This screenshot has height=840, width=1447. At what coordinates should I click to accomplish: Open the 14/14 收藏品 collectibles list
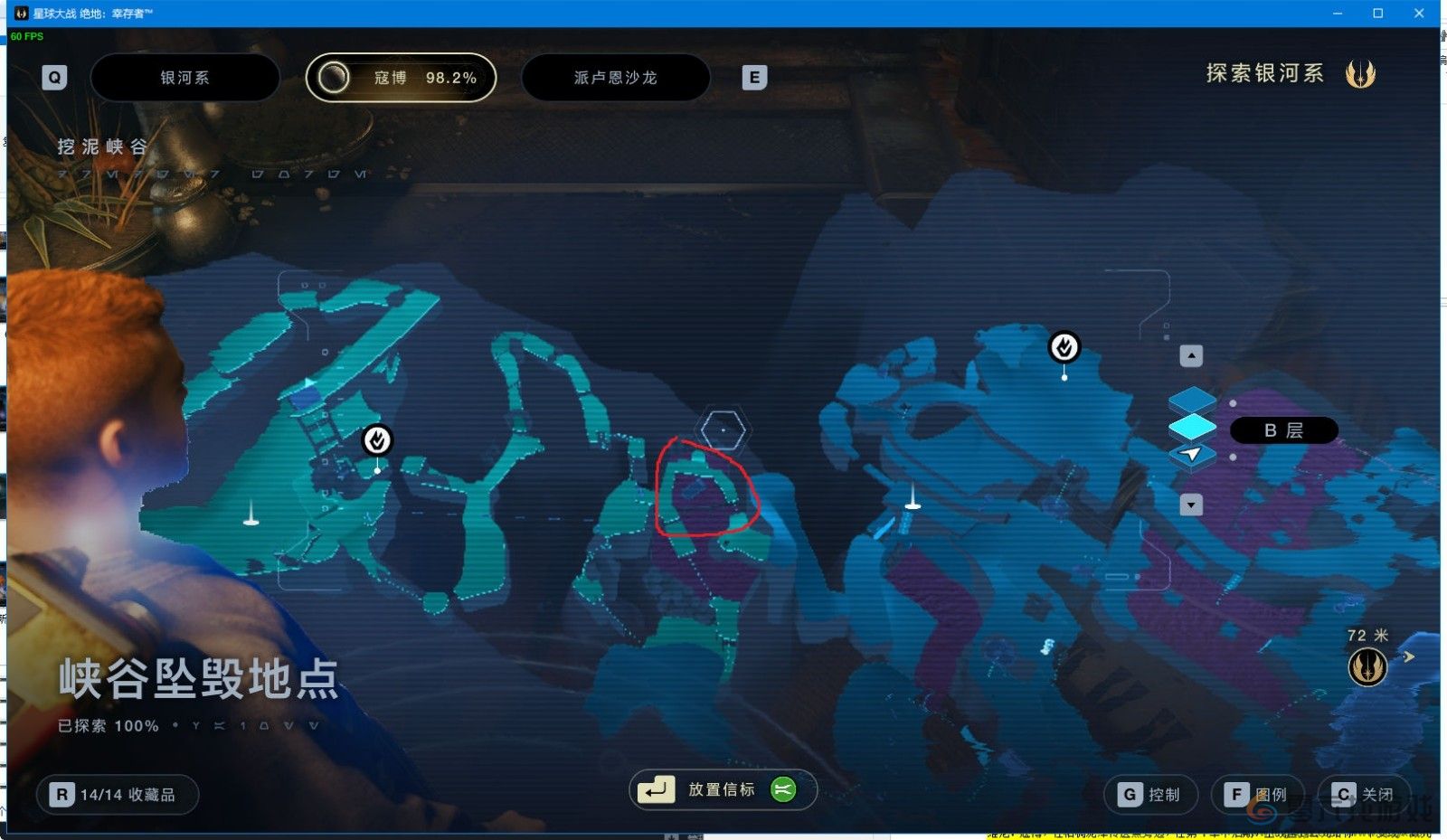[x=118, y=794]
